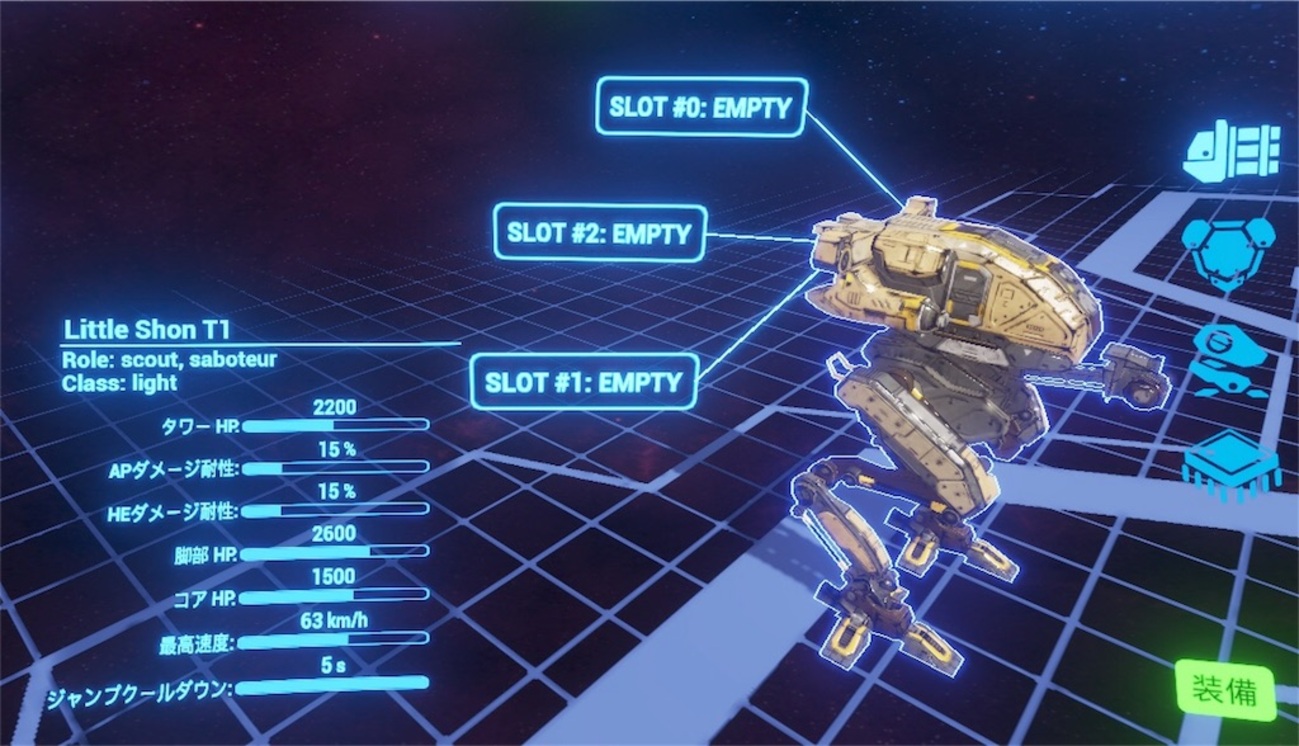Select the SLOT #0: EMPTY label
The height and width of the screenshot is (746, 1299).
(701, 107)
